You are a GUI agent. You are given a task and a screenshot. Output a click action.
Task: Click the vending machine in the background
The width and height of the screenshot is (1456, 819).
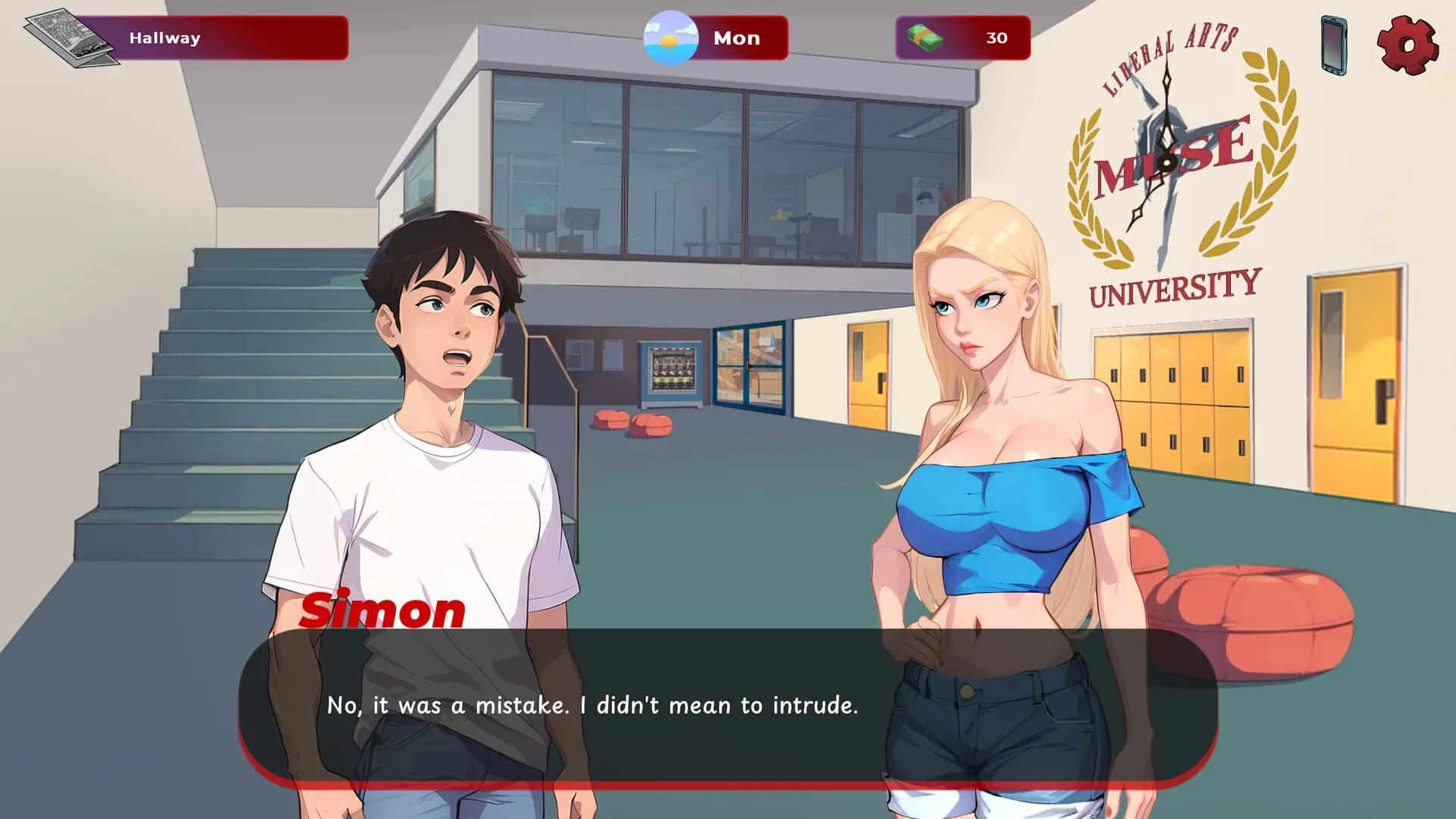(x=670, y=372)
